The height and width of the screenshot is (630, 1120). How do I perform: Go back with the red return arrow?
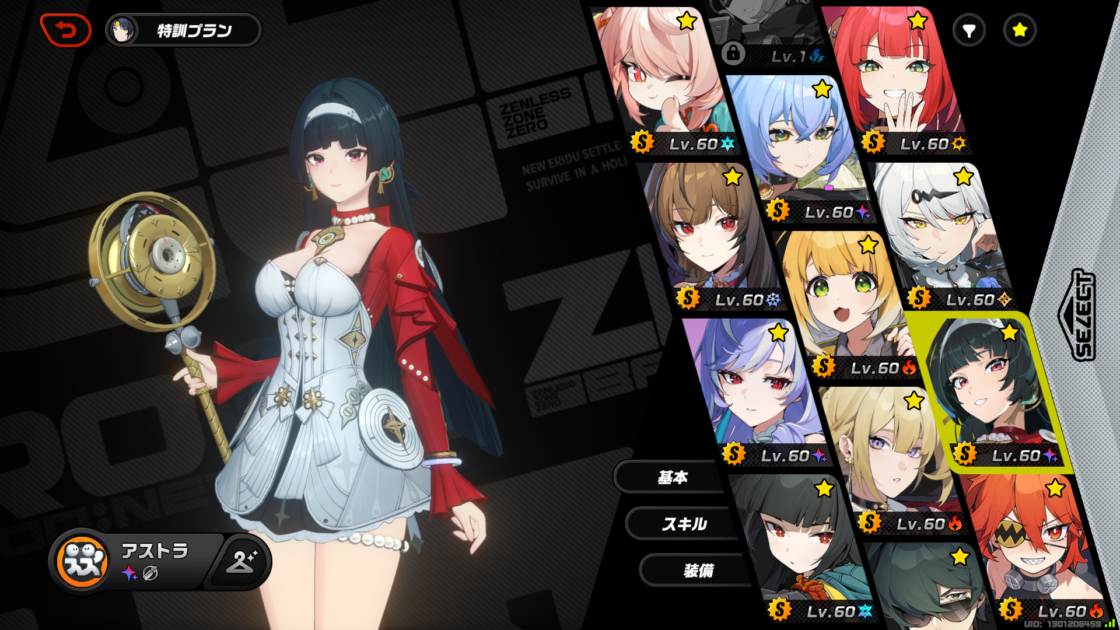65,30
